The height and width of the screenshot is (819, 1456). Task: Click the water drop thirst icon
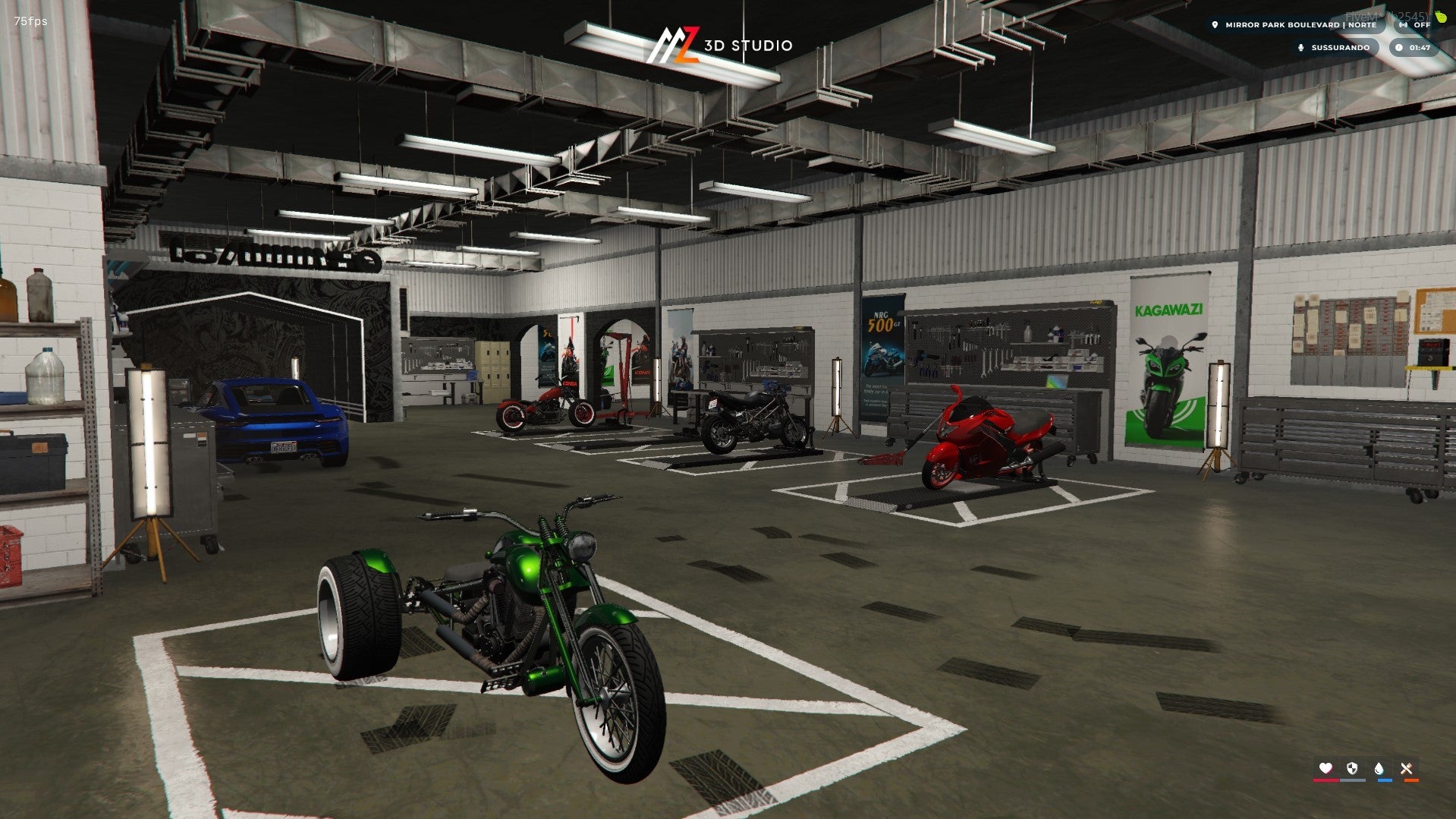click(1379, 769)
